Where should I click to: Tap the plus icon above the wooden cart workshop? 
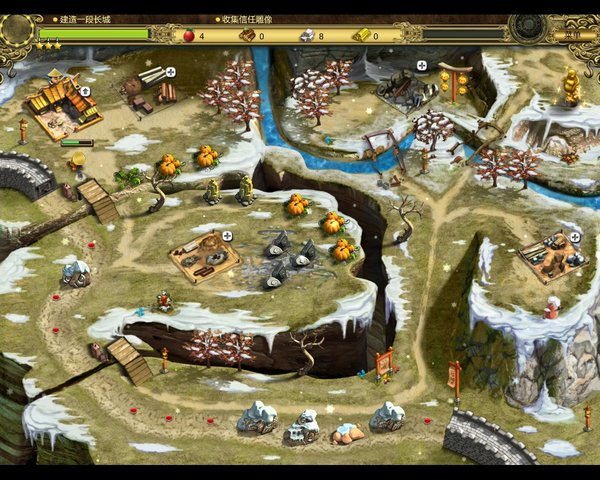pyautogui.click(x=421, y=66)
